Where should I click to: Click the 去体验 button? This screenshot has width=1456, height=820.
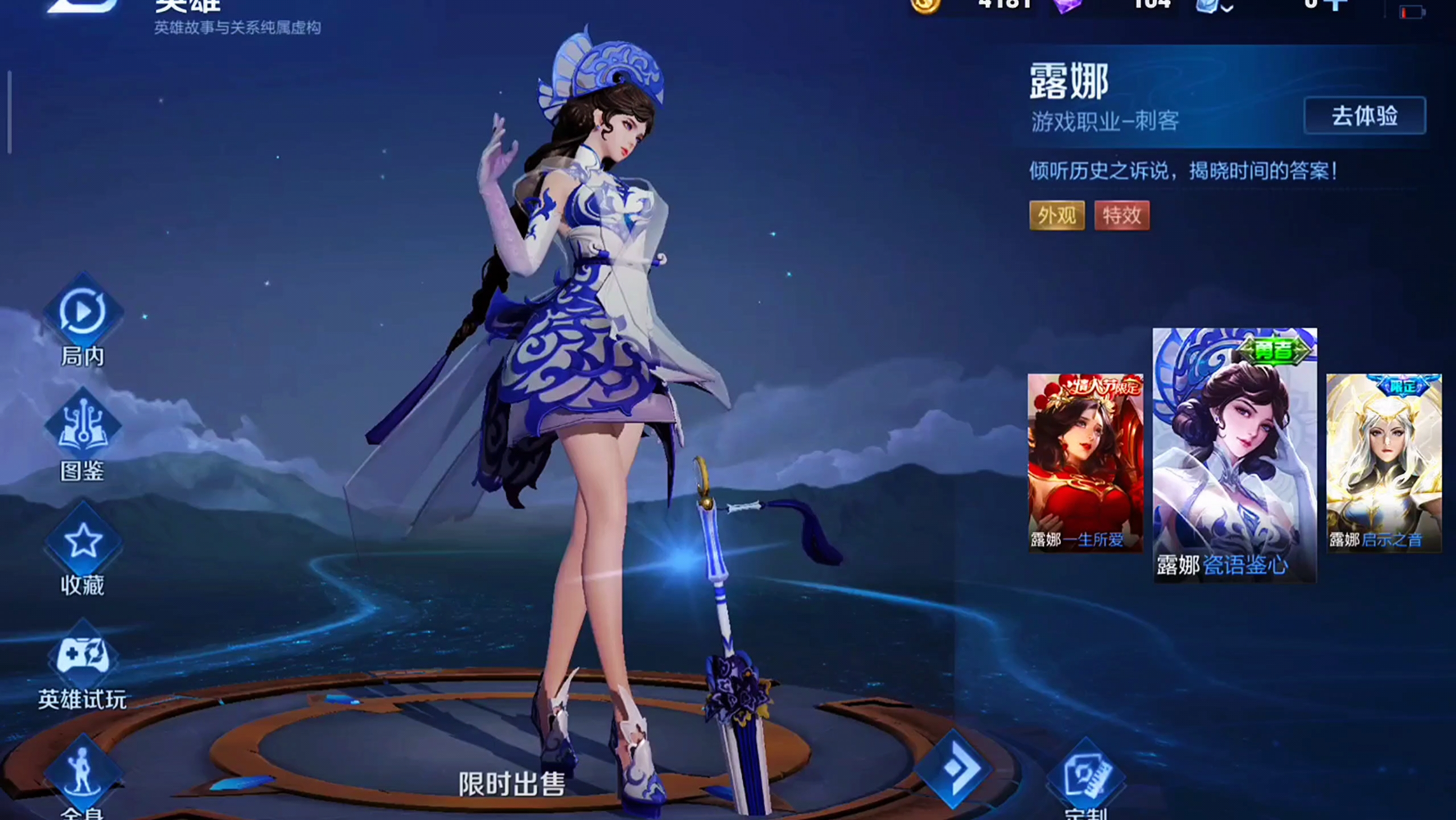1364,116
